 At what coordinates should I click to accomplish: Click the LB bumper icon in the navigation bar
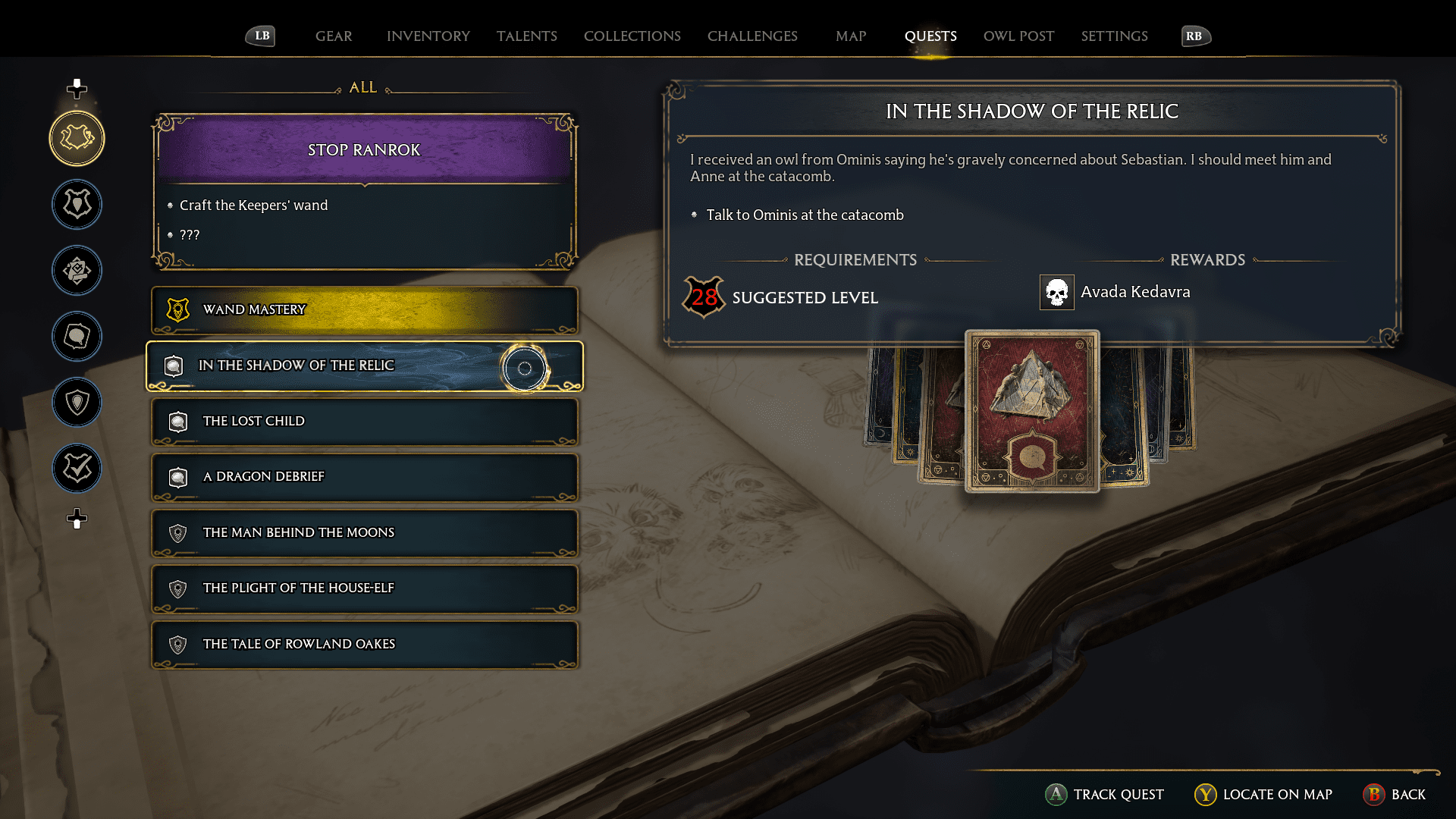pyautogui.click(x=259, y=35)
